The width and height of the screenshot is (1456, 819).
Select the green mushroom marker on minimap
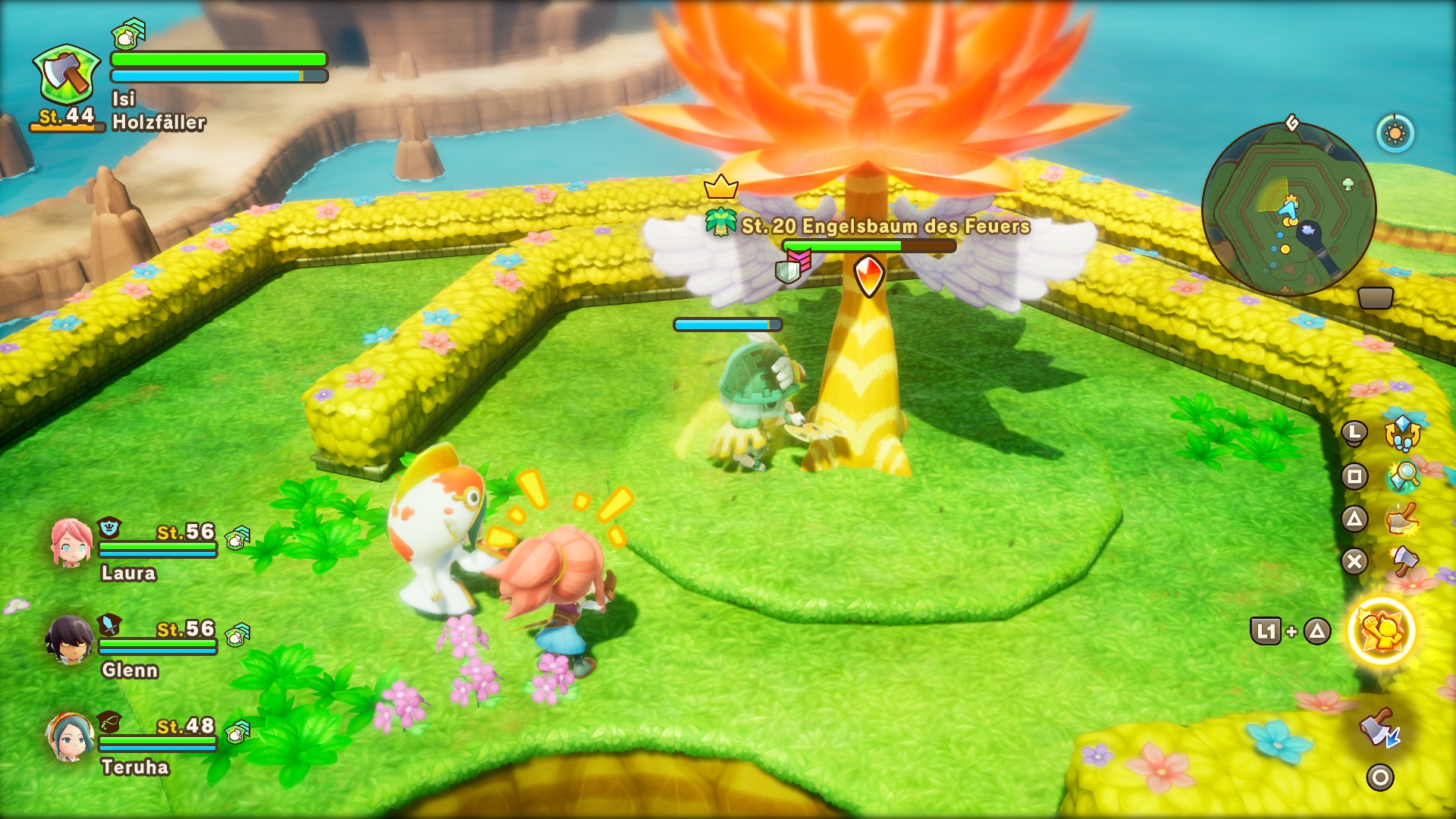[1348, 184]
